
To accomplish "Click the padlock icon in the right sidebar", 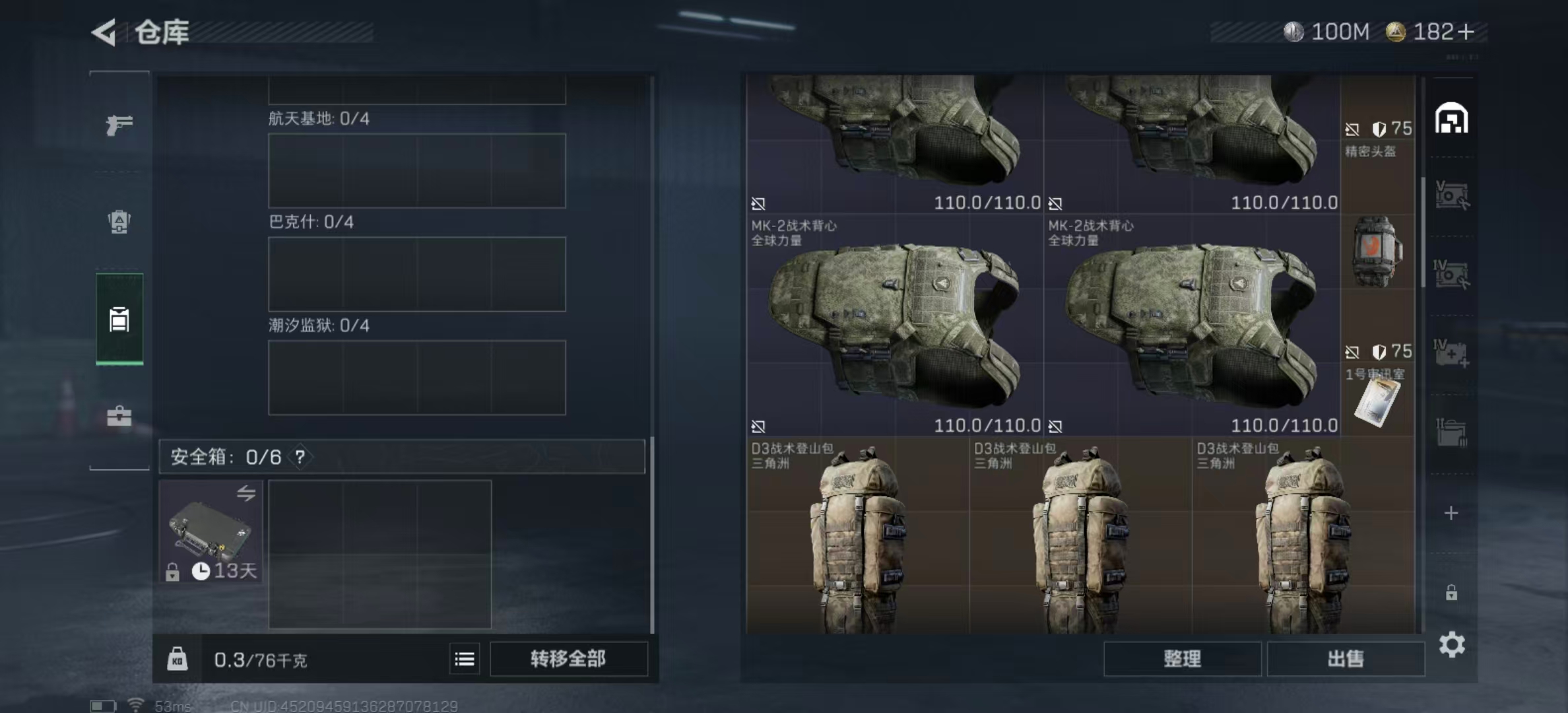I will (x=1451, y=593).
